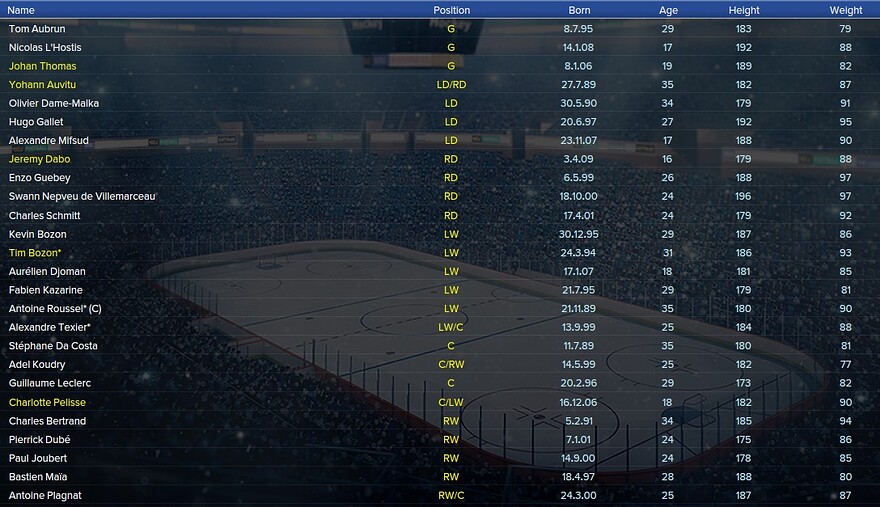The image size is (880, 507).
Task: Select Charlotte Pelisse's row
Action: 47,402
